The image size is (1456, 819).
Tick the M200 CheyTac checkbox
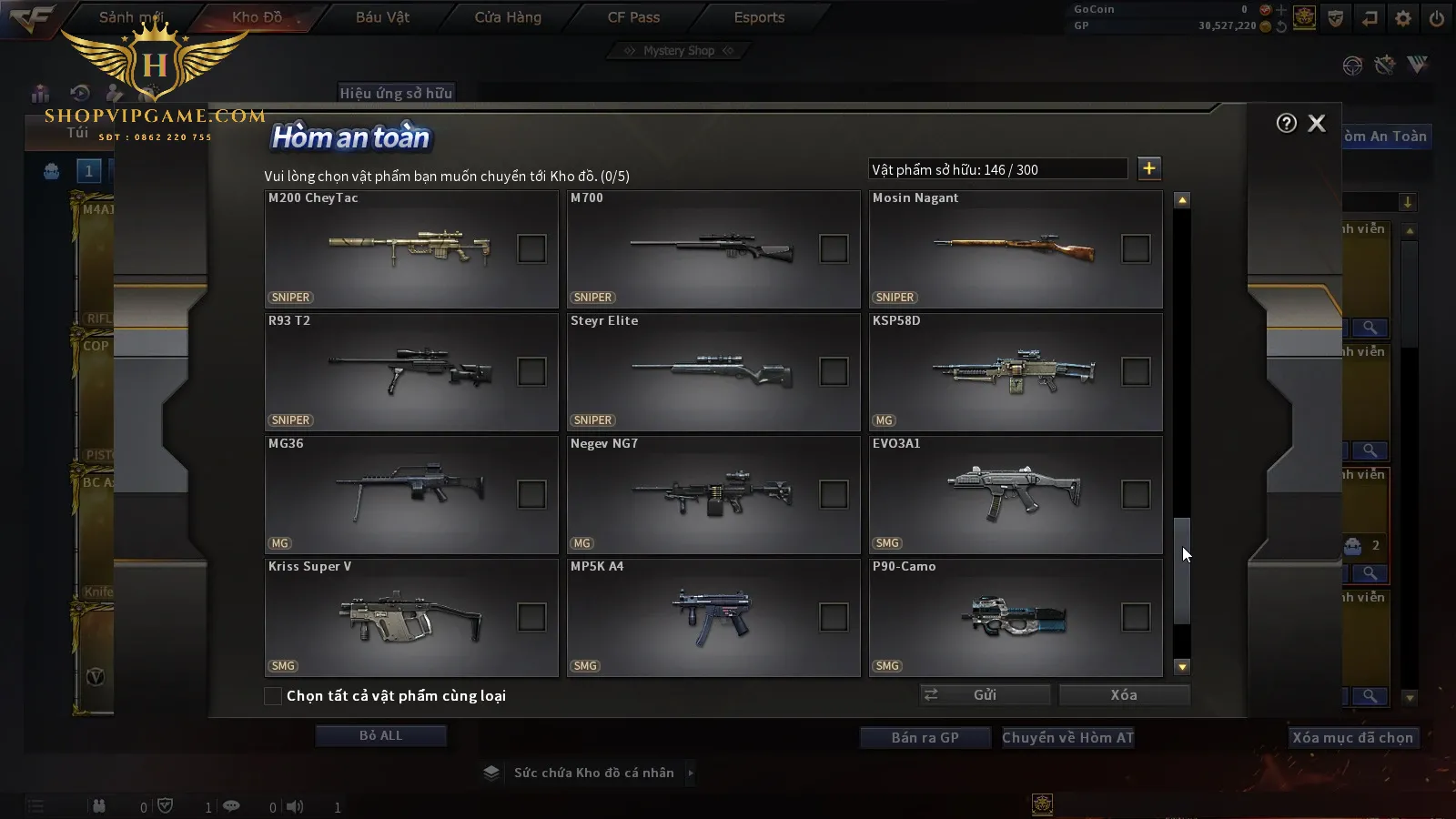(531, 248)
